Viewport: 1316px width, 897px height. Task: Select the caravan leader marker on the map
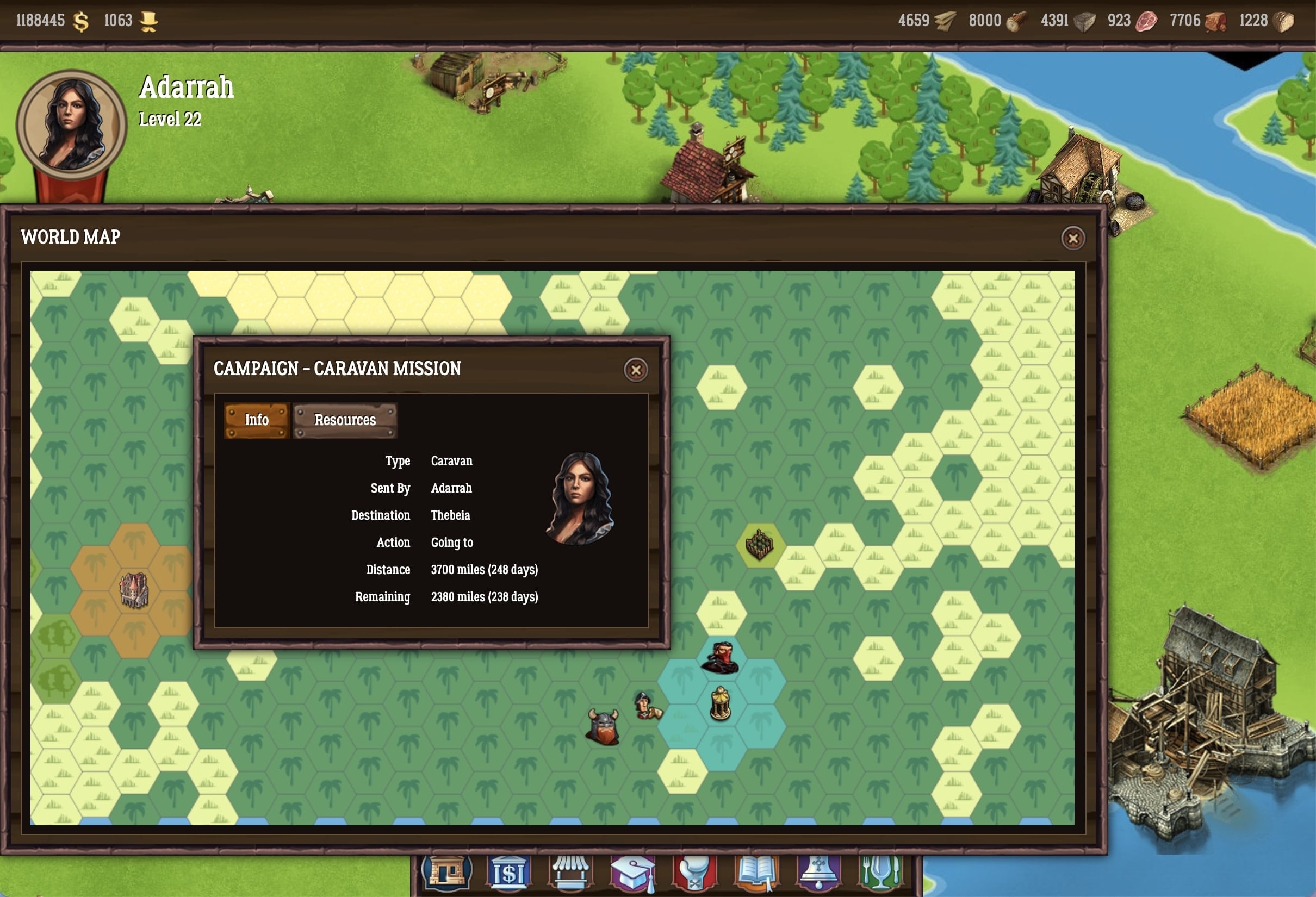point(646,706)
